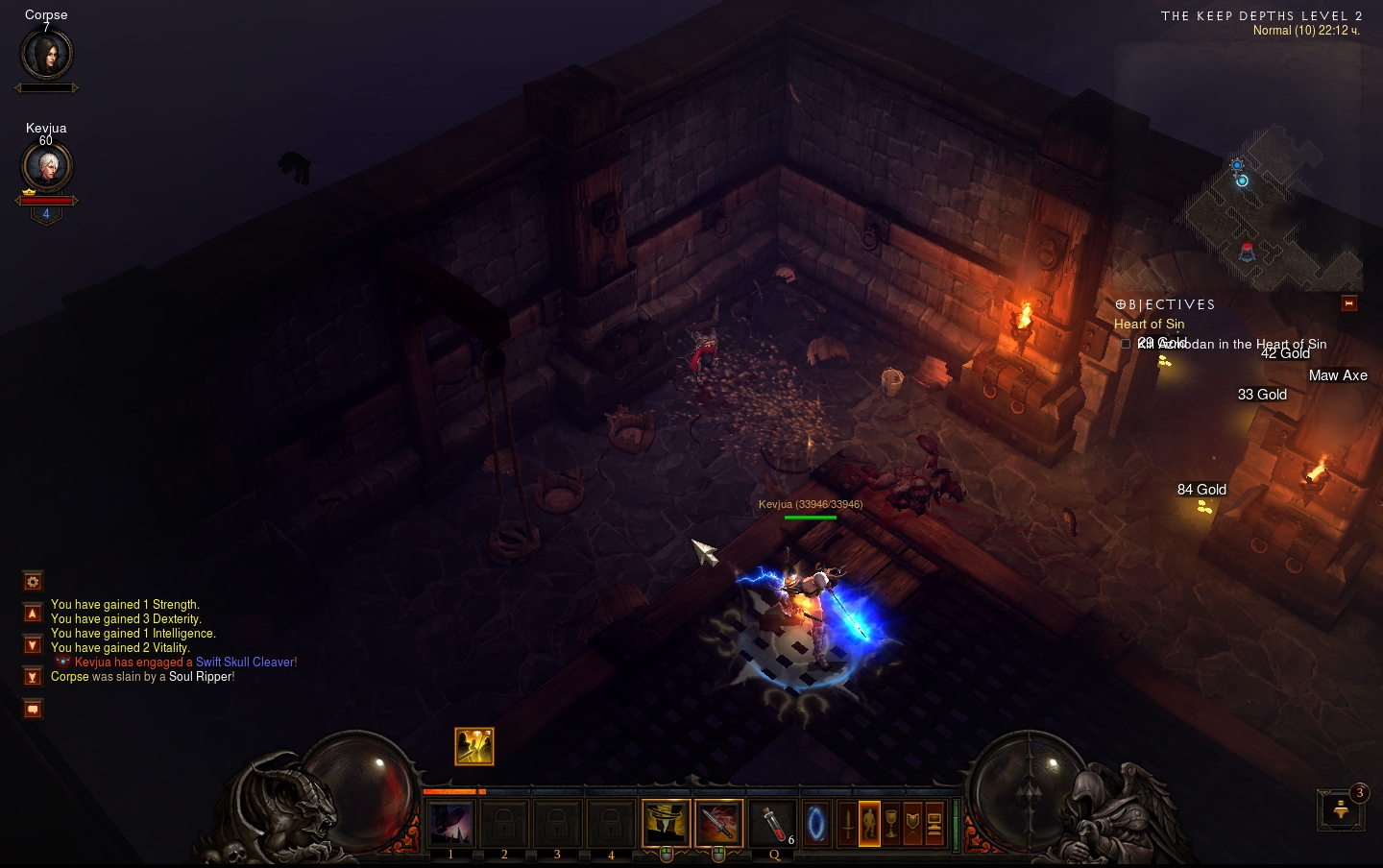Select the Corpse party member portrait
Viewport: 1383px width, 868px height.
46,54
